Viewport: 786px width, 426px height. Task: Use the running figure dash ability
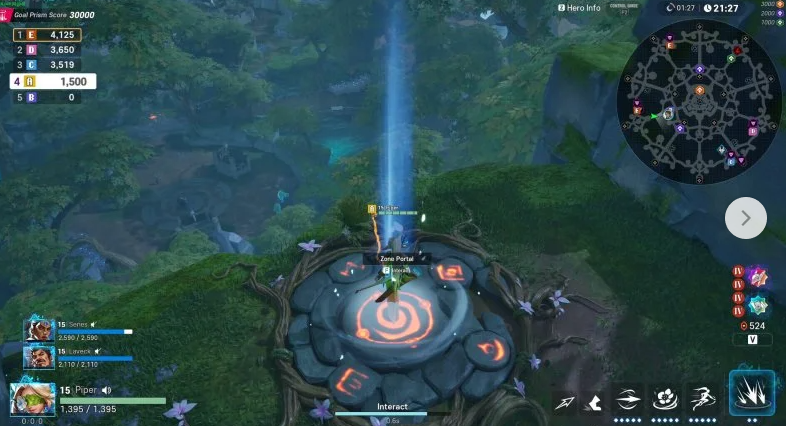702,399
